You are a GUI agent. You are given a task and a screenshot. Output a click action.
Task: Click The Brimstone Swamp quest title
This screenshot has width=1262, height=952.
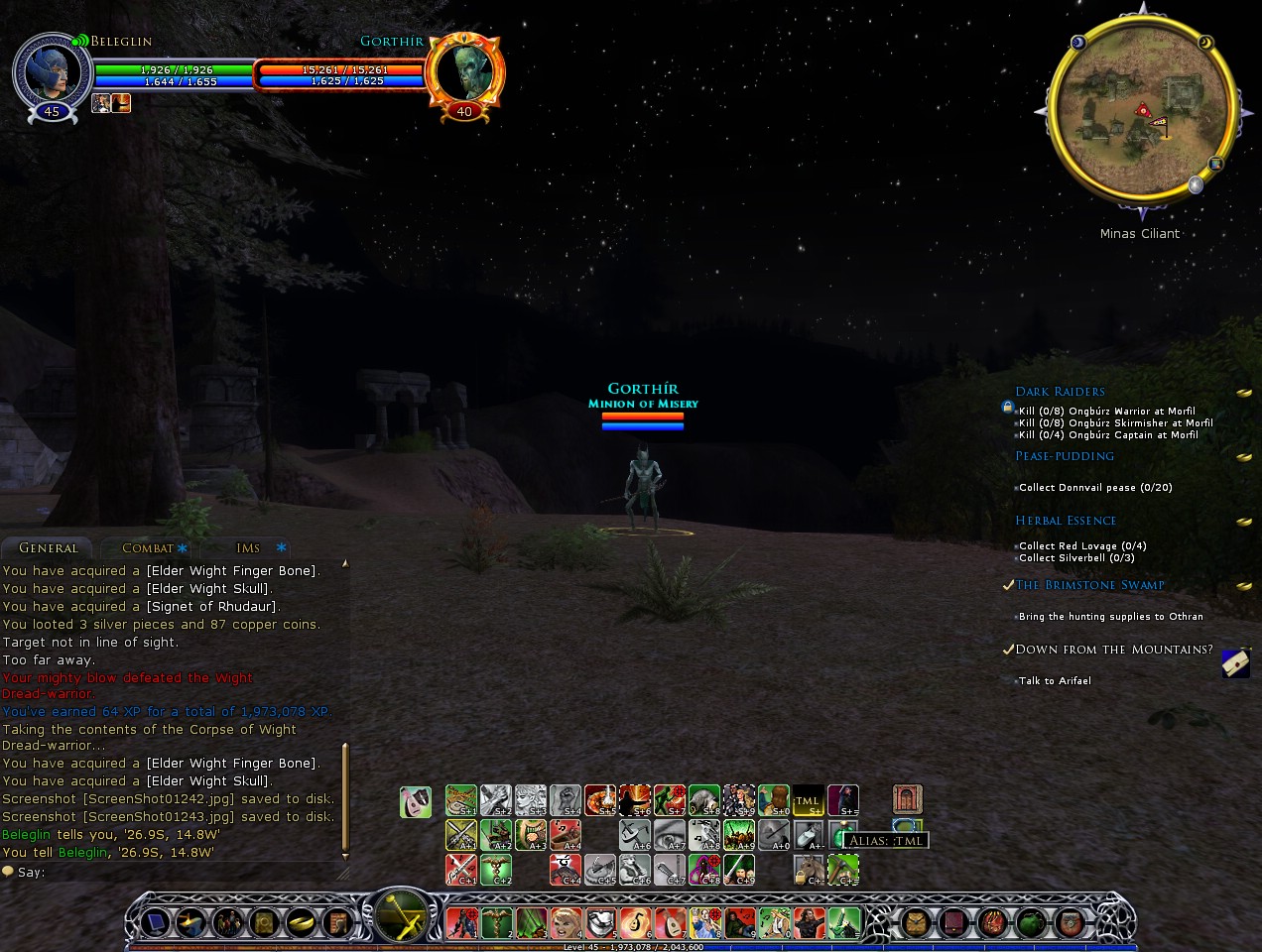click(1089, 585)
